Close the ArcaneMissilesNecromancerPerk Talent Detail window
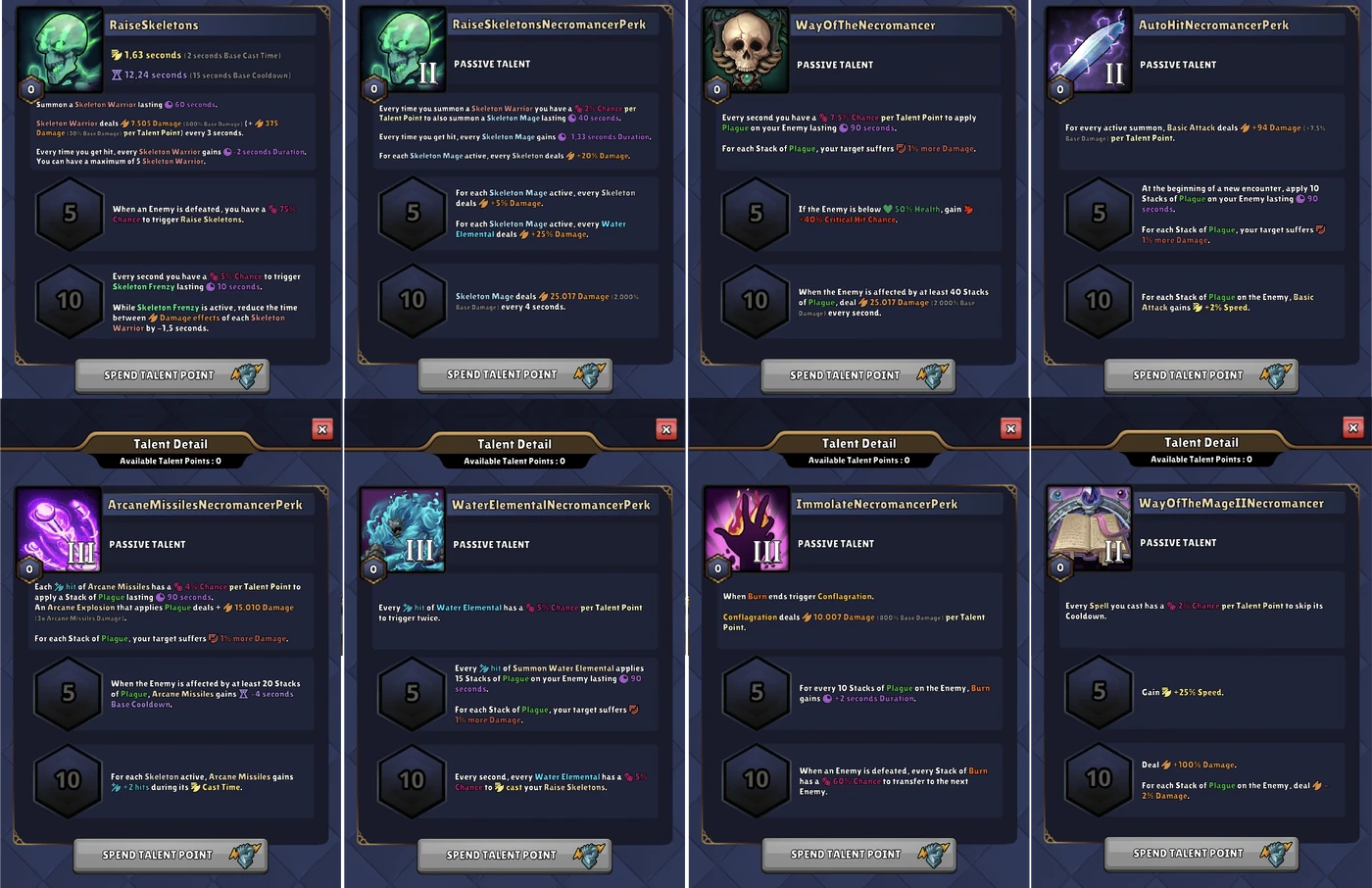This screenshot has width=1372, height=888. click(x=322, y=428)
